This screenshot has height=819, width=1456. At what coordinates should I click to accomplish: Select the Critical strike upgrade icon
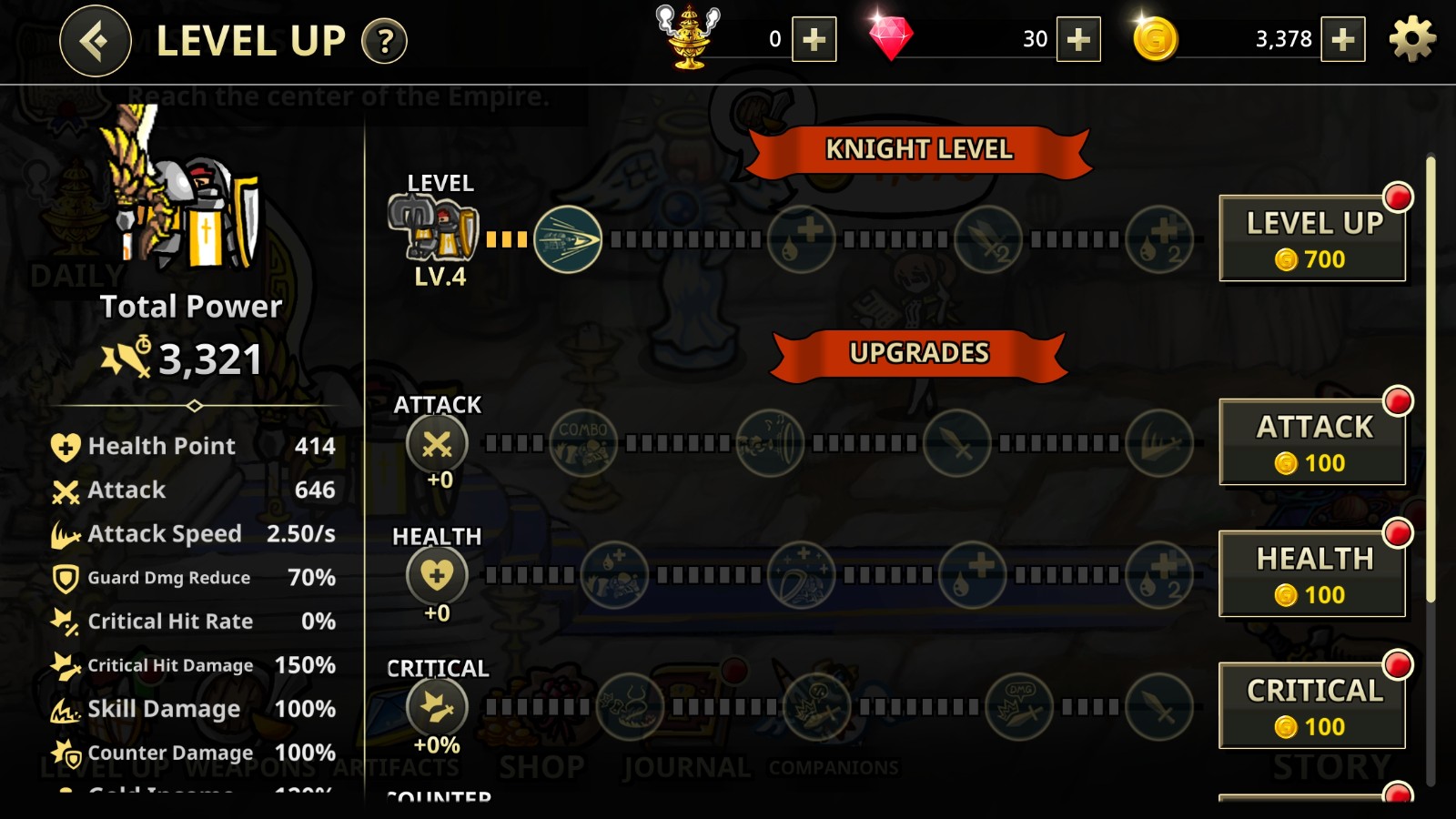pos(437,707)
